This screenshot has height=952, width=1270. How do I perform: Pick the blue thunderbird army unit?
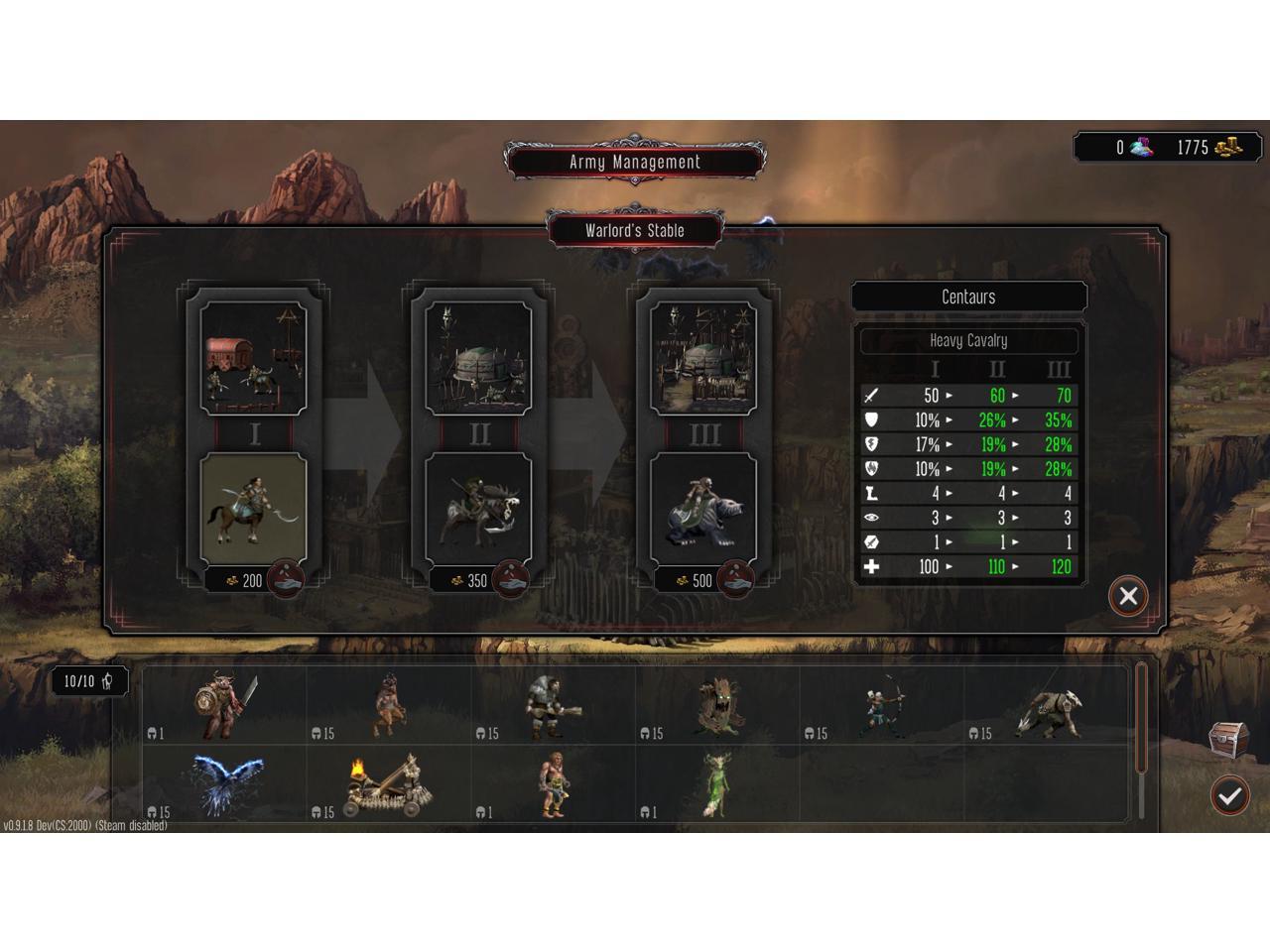coord(228,785)
